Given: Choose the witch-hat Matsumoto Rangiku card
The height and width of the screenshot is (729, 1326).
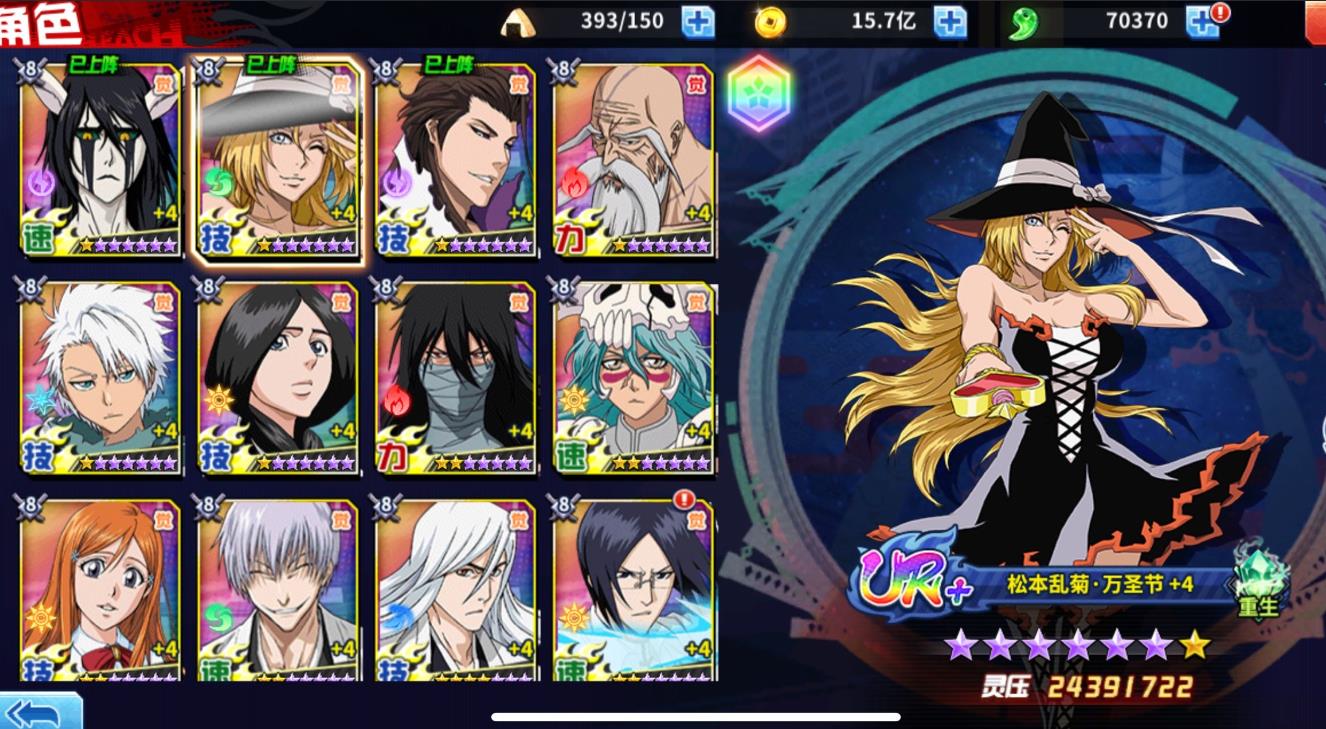Looking at the screenshot, I should 278,160.
